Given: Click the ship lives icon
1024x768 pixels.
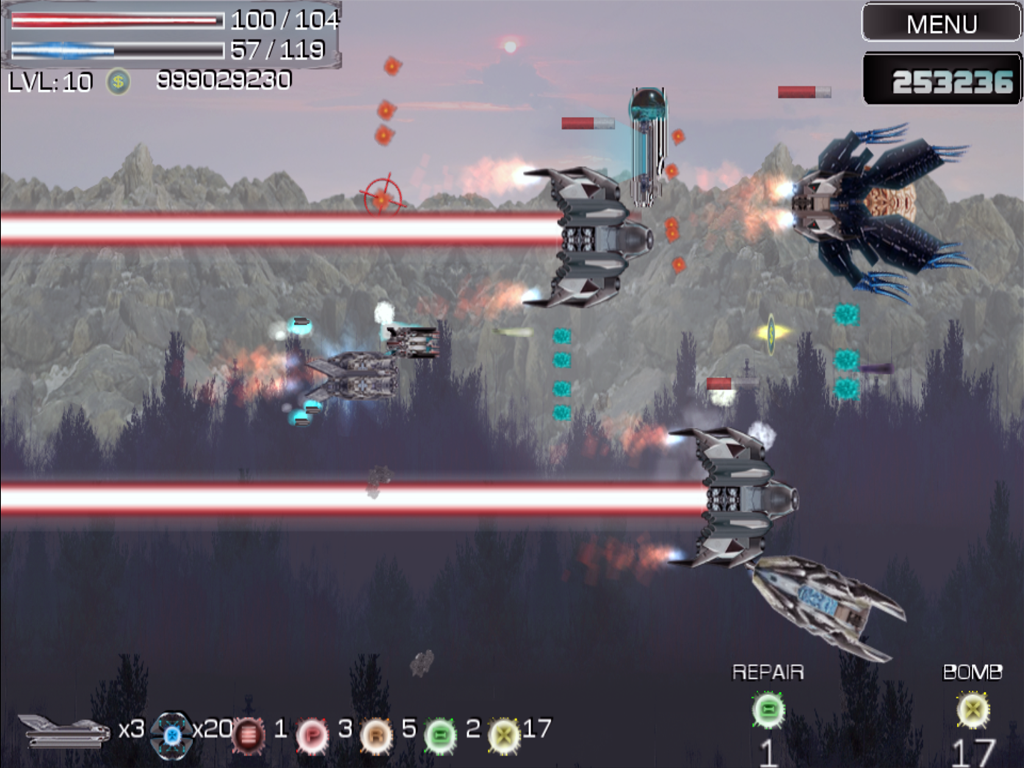Looking at the screenshot, I should coord(64,731).
